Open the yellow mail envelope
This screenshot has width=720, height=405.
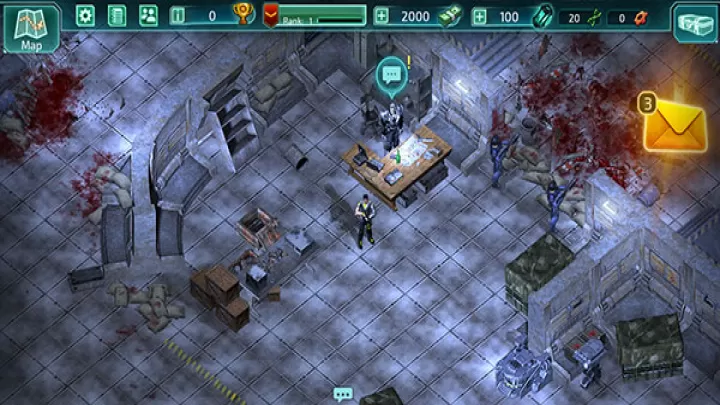[x=673, y=128]
